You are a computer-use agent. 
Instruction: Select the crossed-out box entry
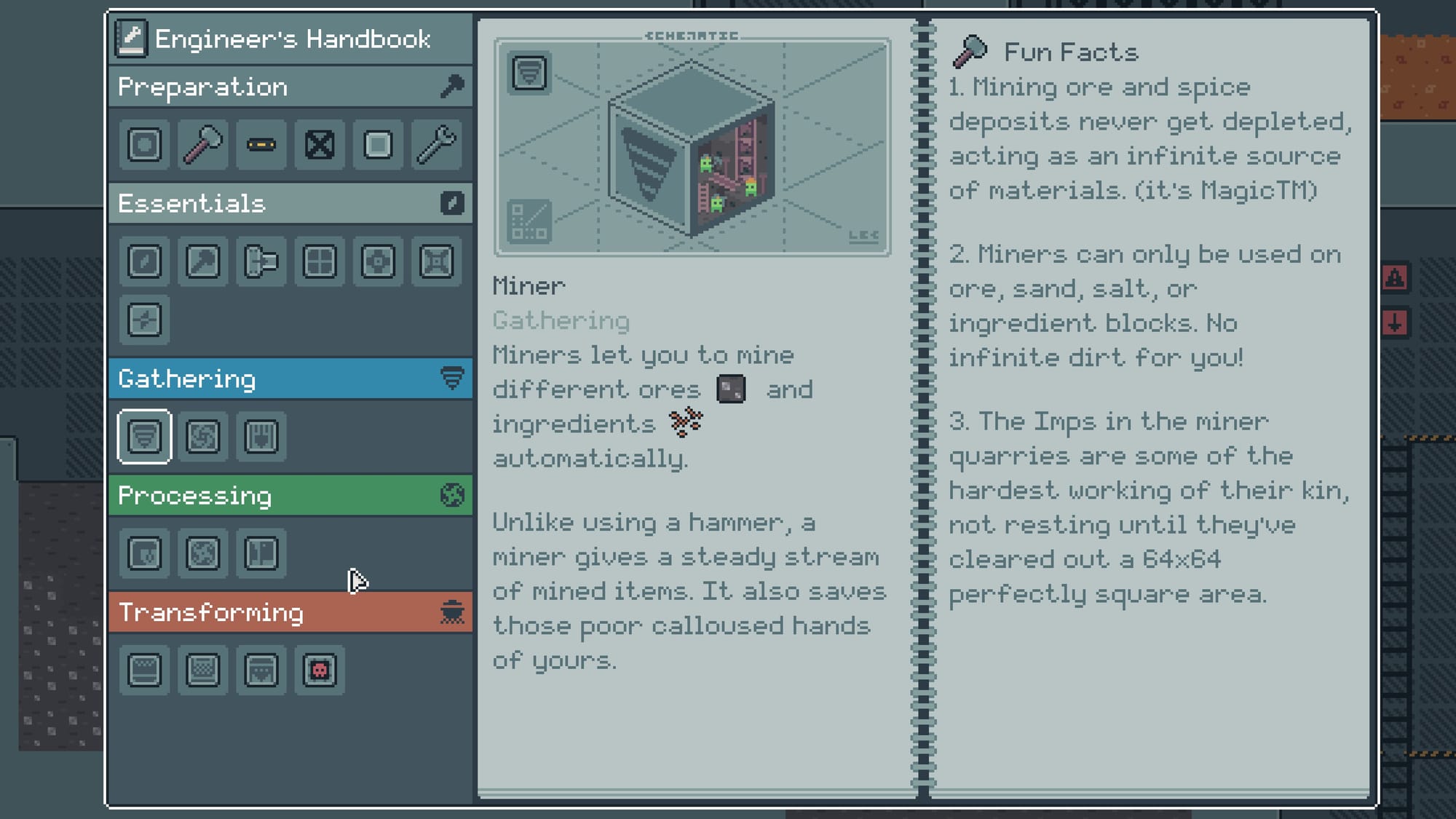click(320, 145)
